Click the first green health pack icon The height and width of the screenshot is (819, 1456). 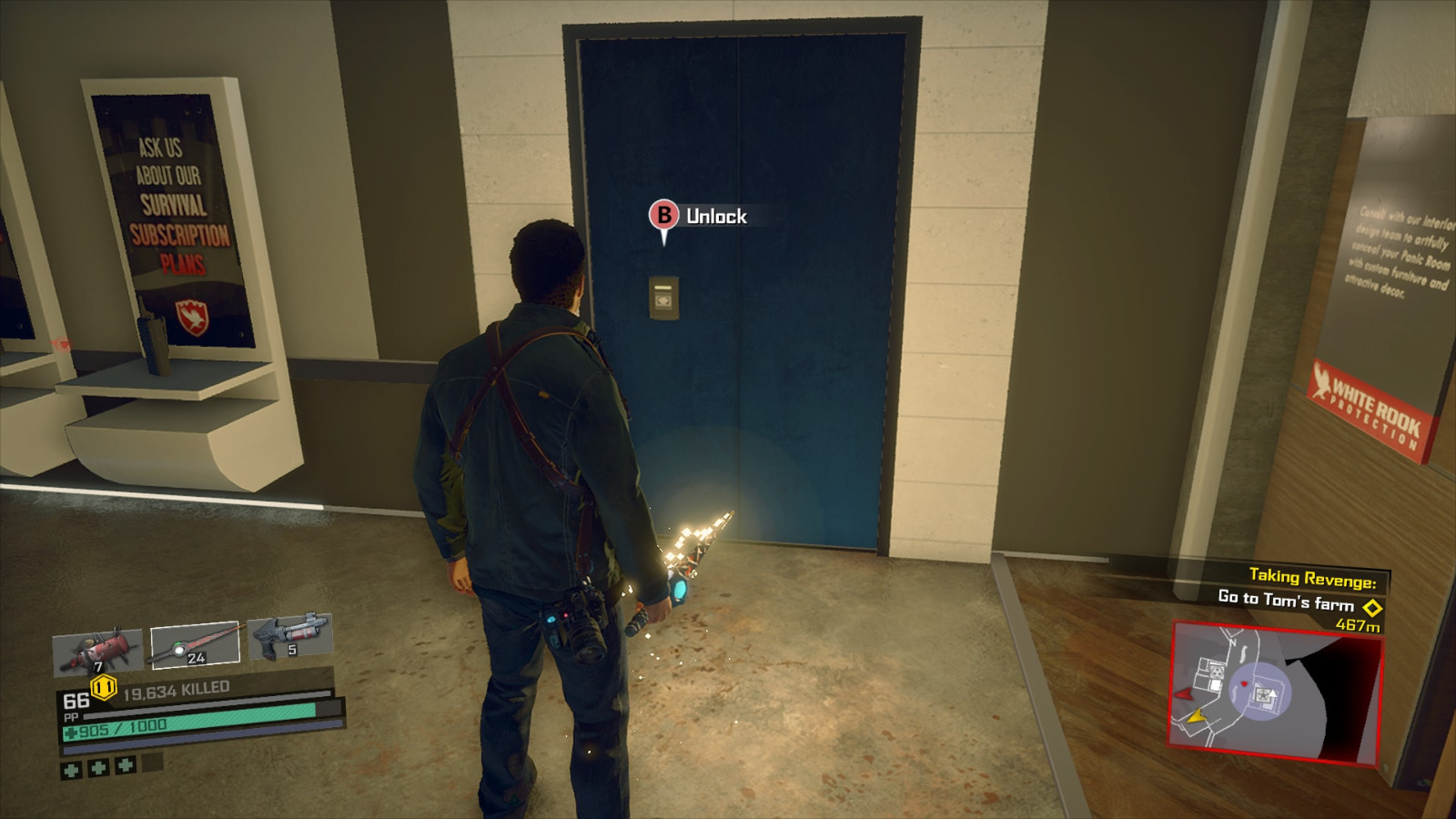coord(71,770)
